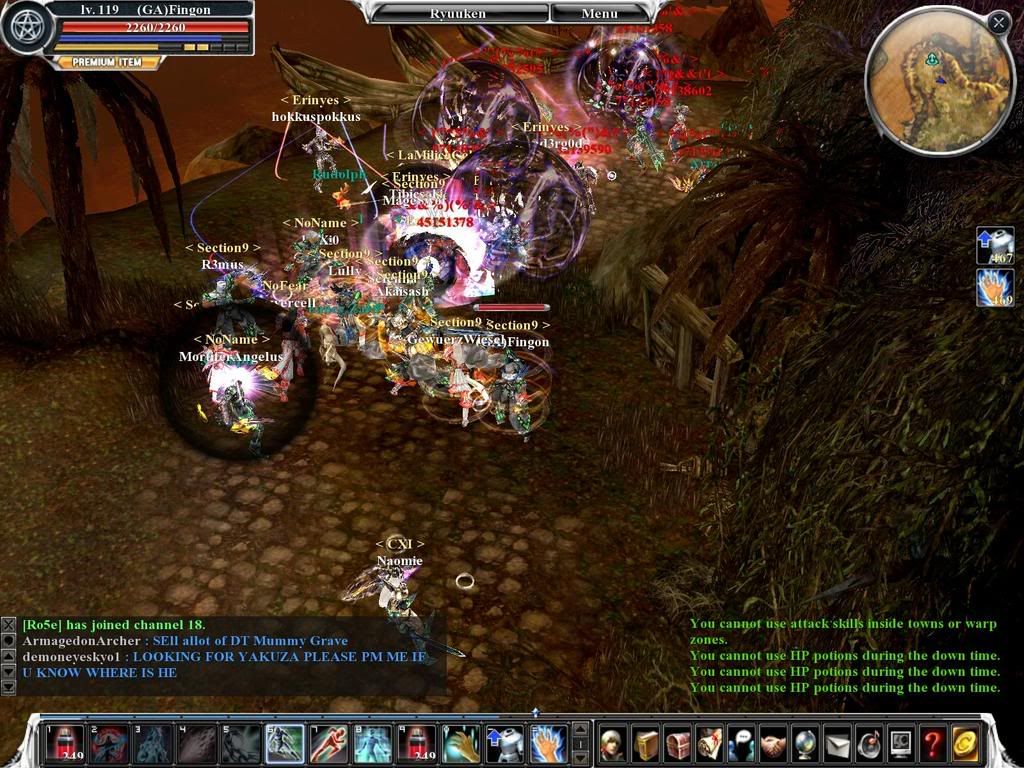Open the character portrait window
The image size is (1024, 768).
pos(613,743)
